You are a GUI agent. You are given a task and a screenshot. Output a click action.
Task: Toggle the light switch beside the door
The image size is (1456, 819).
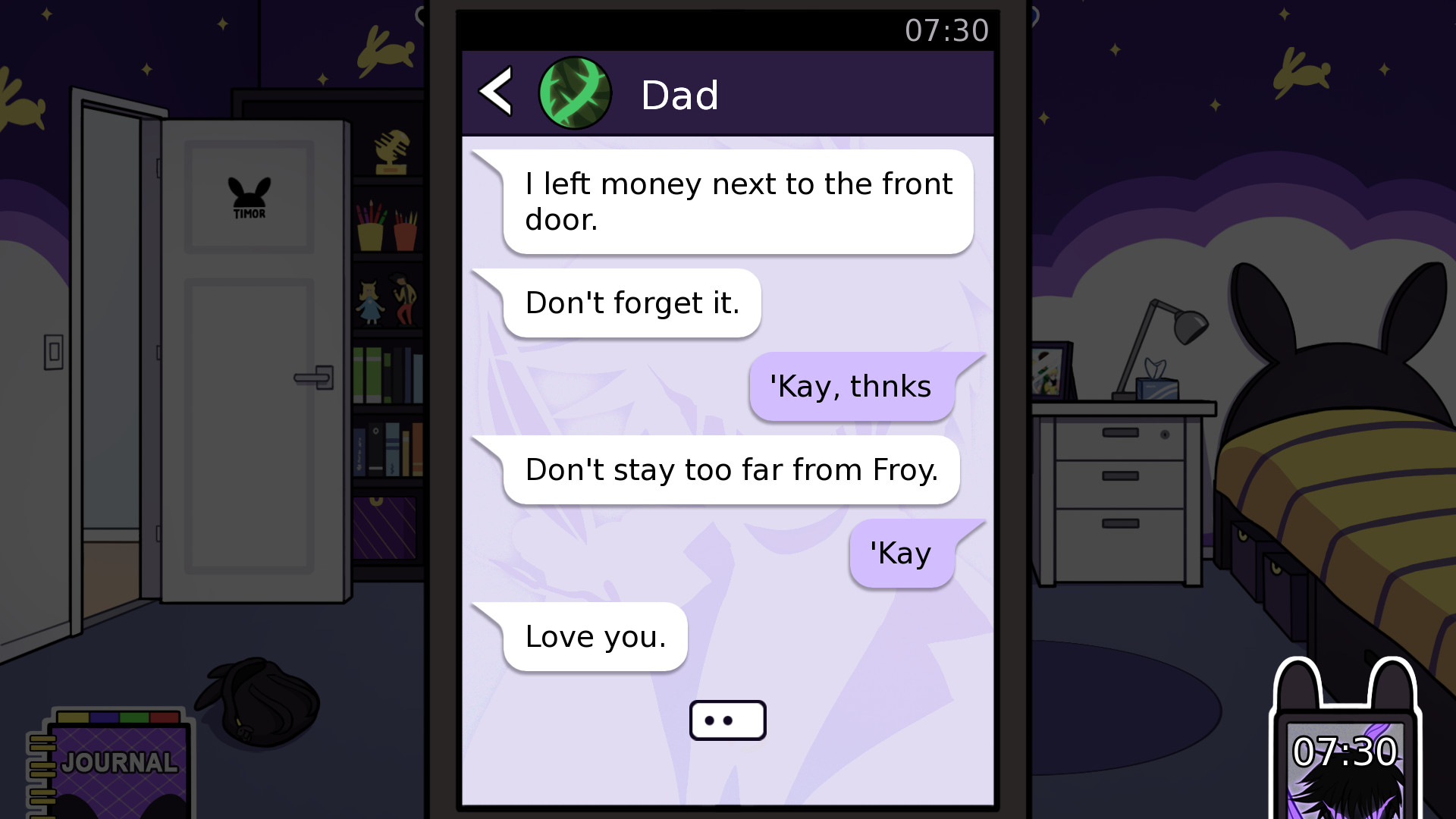click(55, 350)
